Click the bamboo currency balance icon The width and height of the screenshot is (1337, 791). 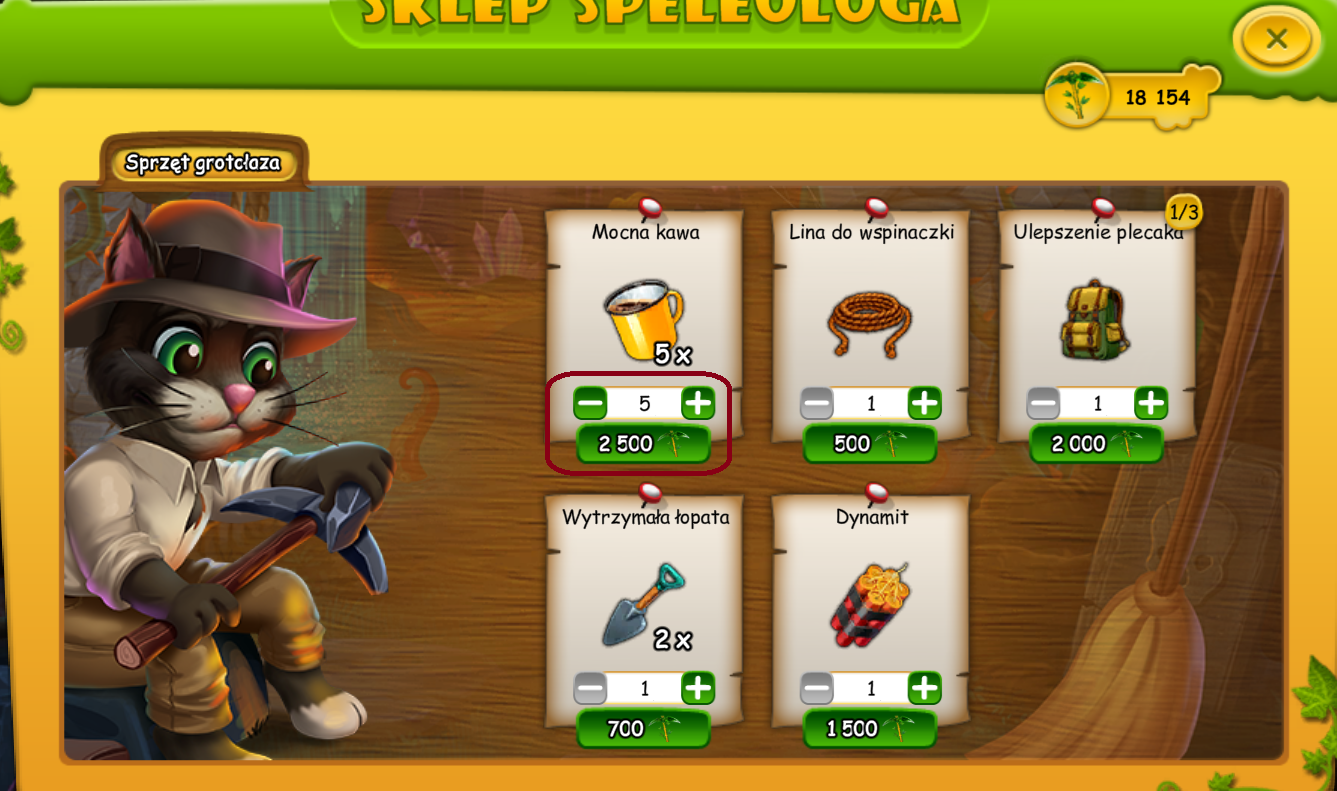click(x=1076, y=97)
